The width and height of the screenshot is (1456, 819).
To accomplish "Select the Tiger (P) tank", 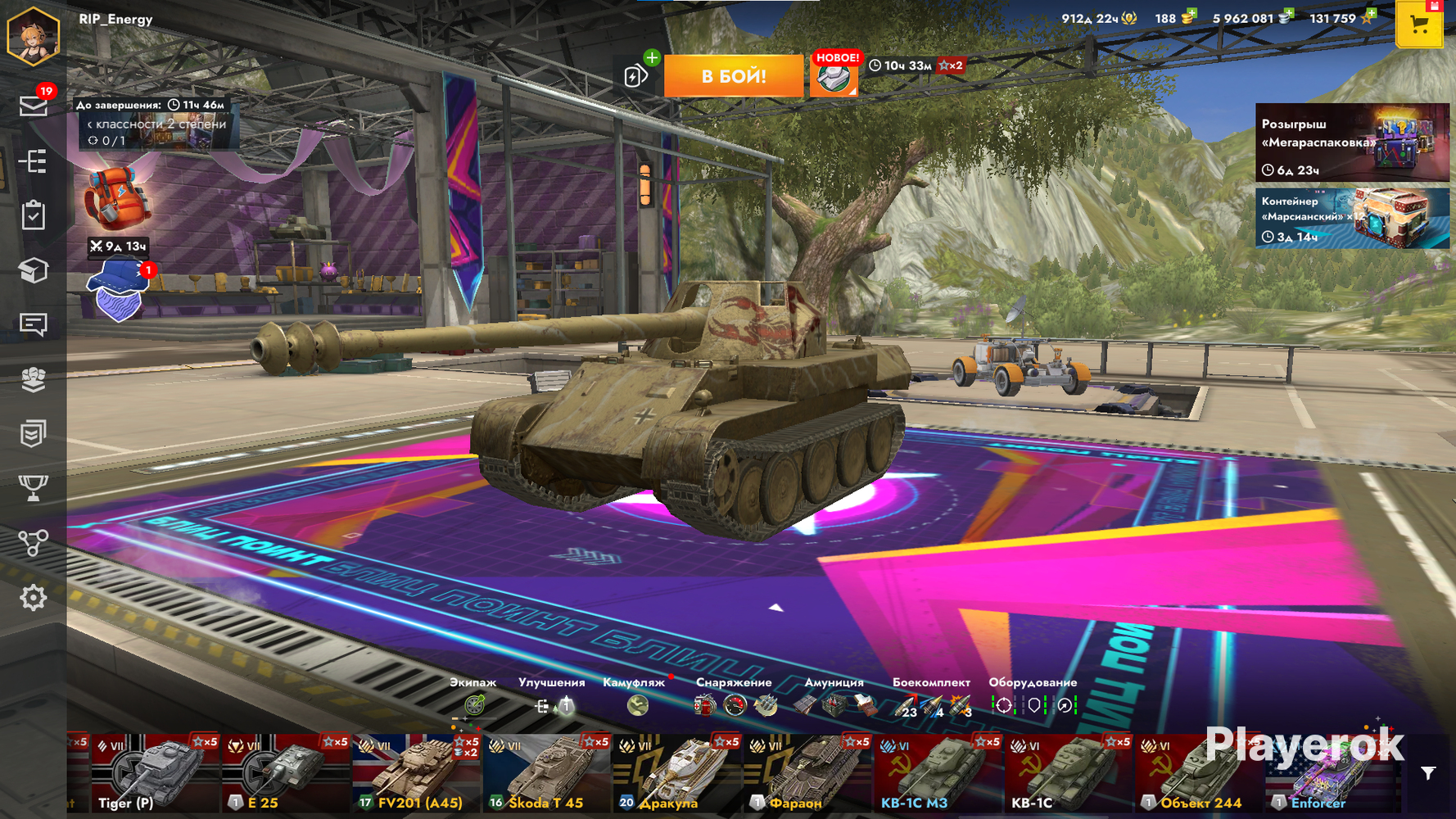I will click(154, 774).
